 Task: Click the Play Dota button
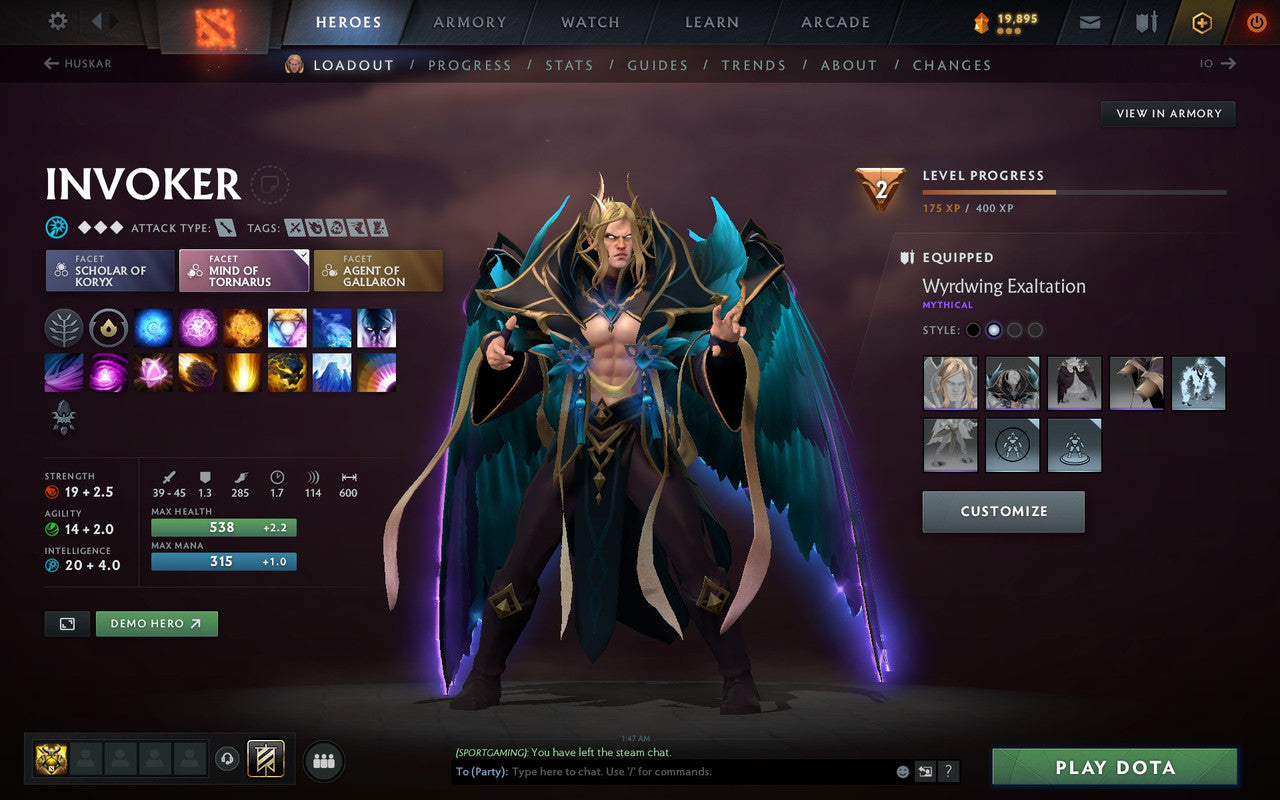(x=1114, y=768)
